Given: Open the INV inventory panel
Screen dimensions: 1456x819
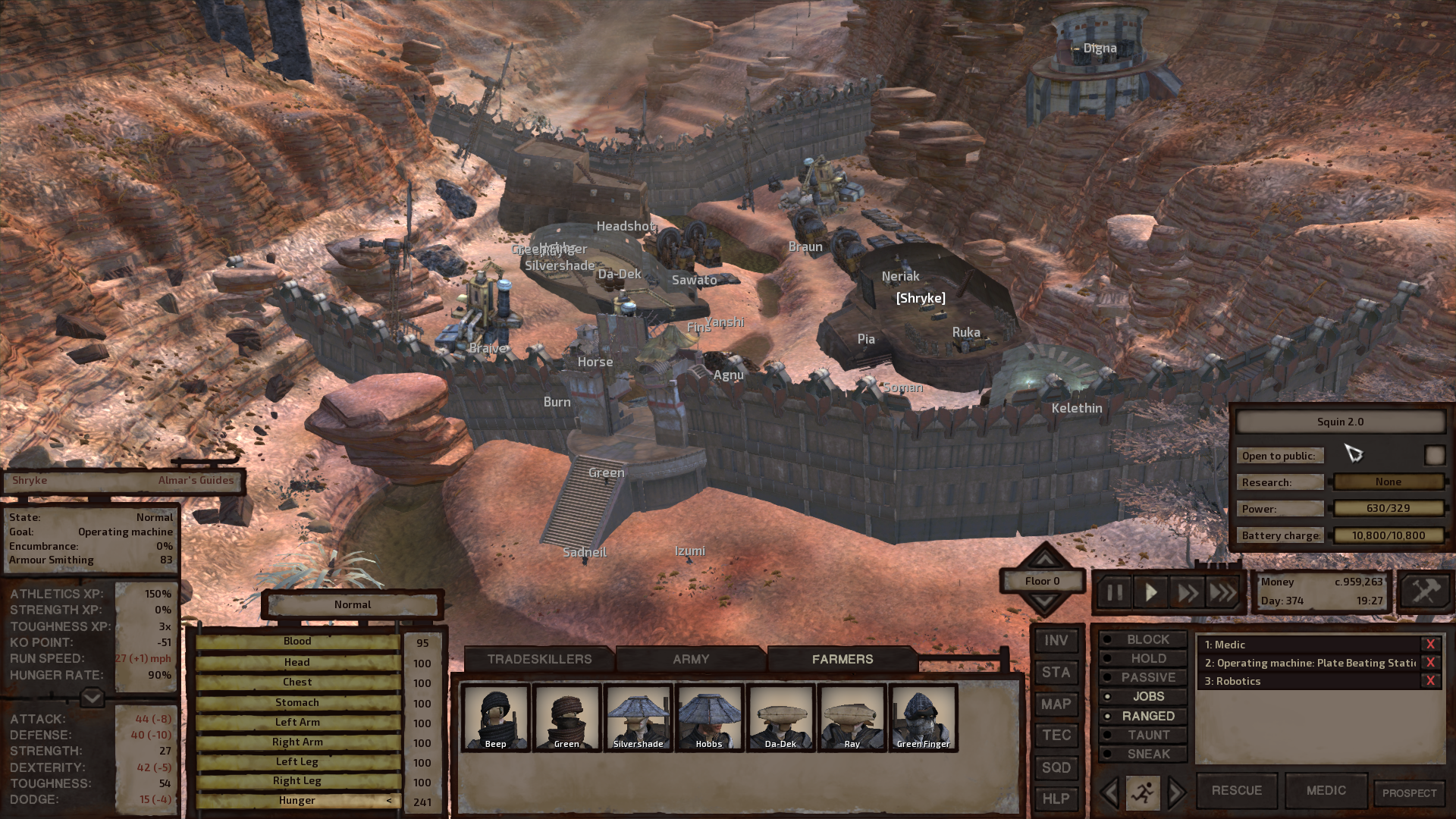Looking at the screenshot, I should (1056, 641).
